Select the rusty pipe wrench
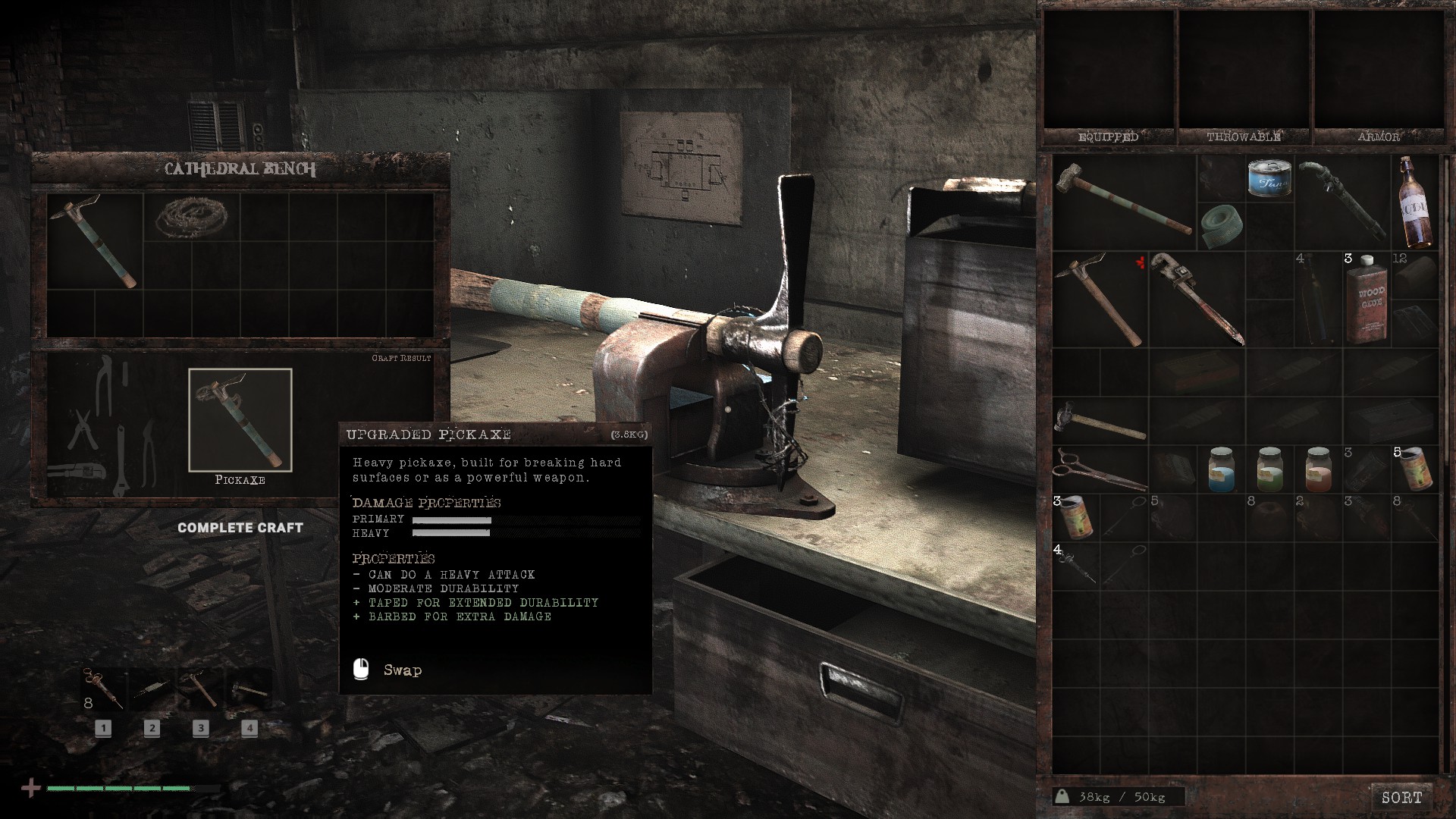 (1196, 298)
